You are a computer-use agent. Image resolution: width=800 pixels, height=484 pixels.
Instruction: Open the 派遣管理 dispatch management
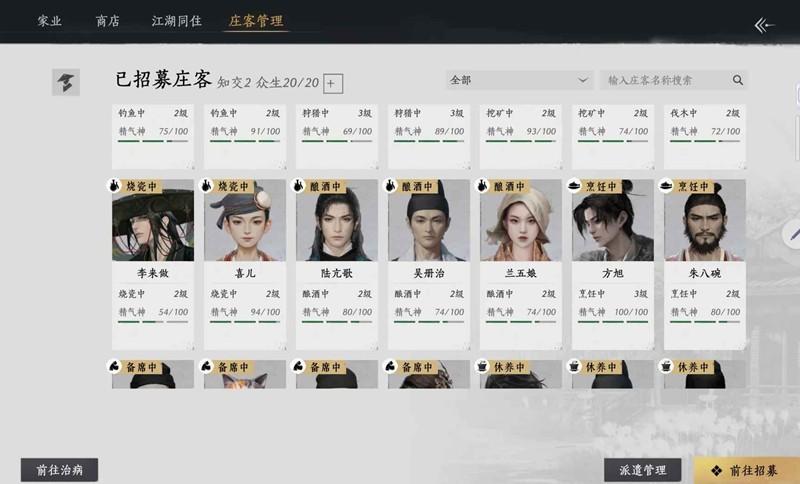click(x=642, y=470)
